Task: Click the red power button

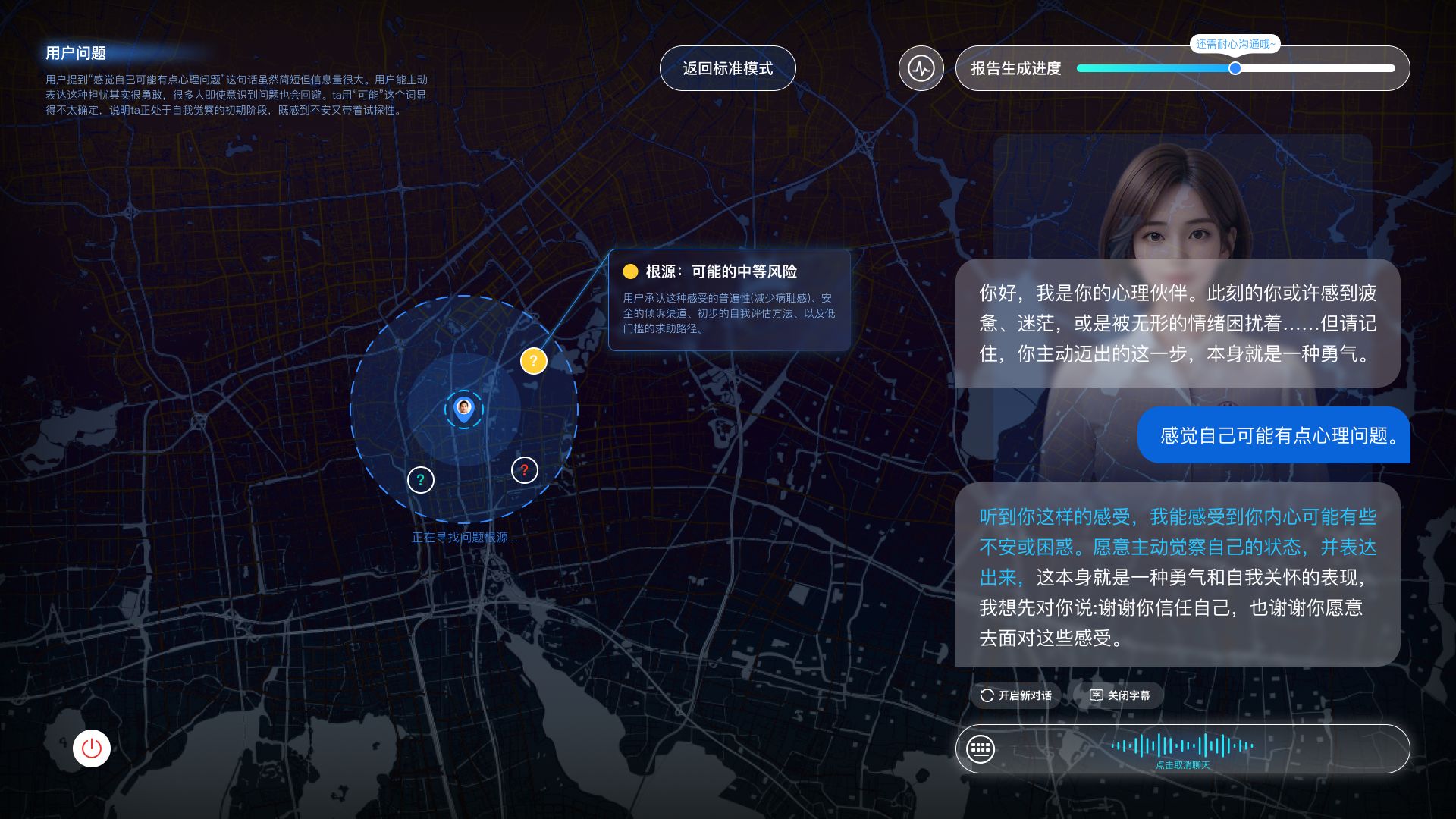Action: [x=92, y=748]
